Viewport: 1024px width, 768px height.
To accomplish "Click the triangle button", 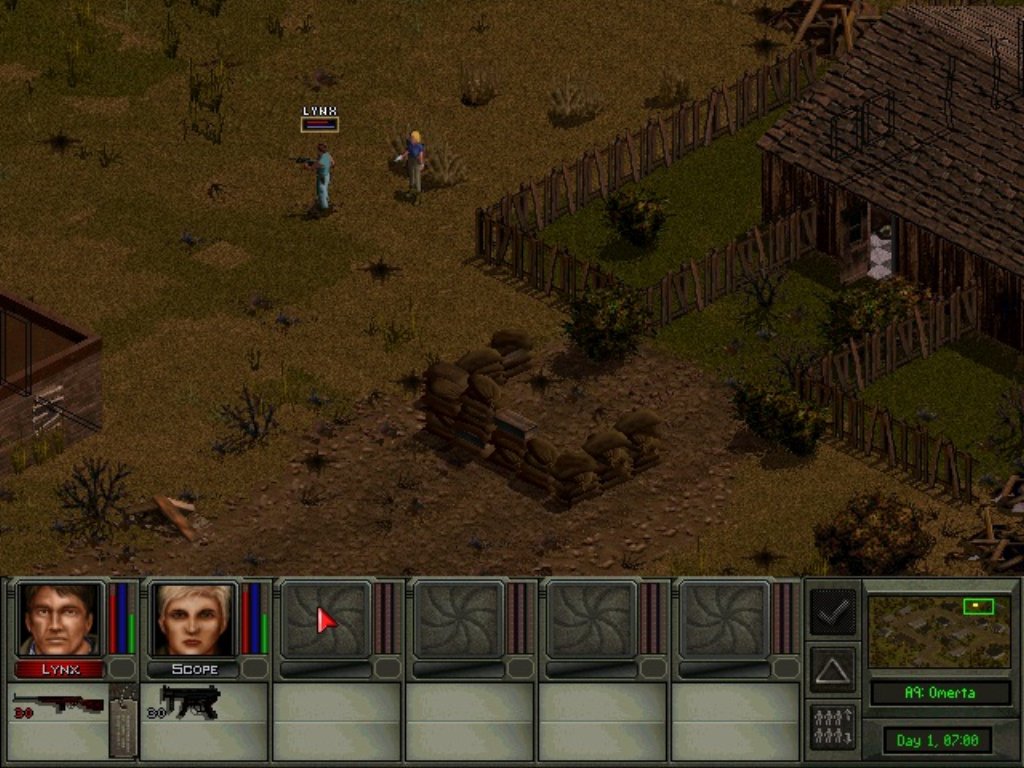I will (832, 669).
